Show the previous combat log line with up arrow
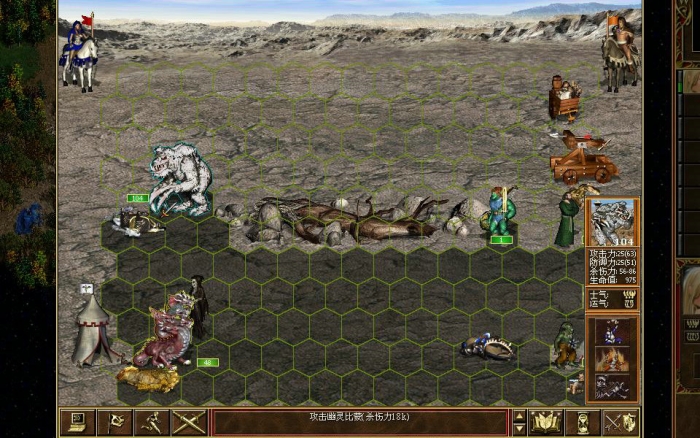700x438 pixels. (x=518, y=415)
